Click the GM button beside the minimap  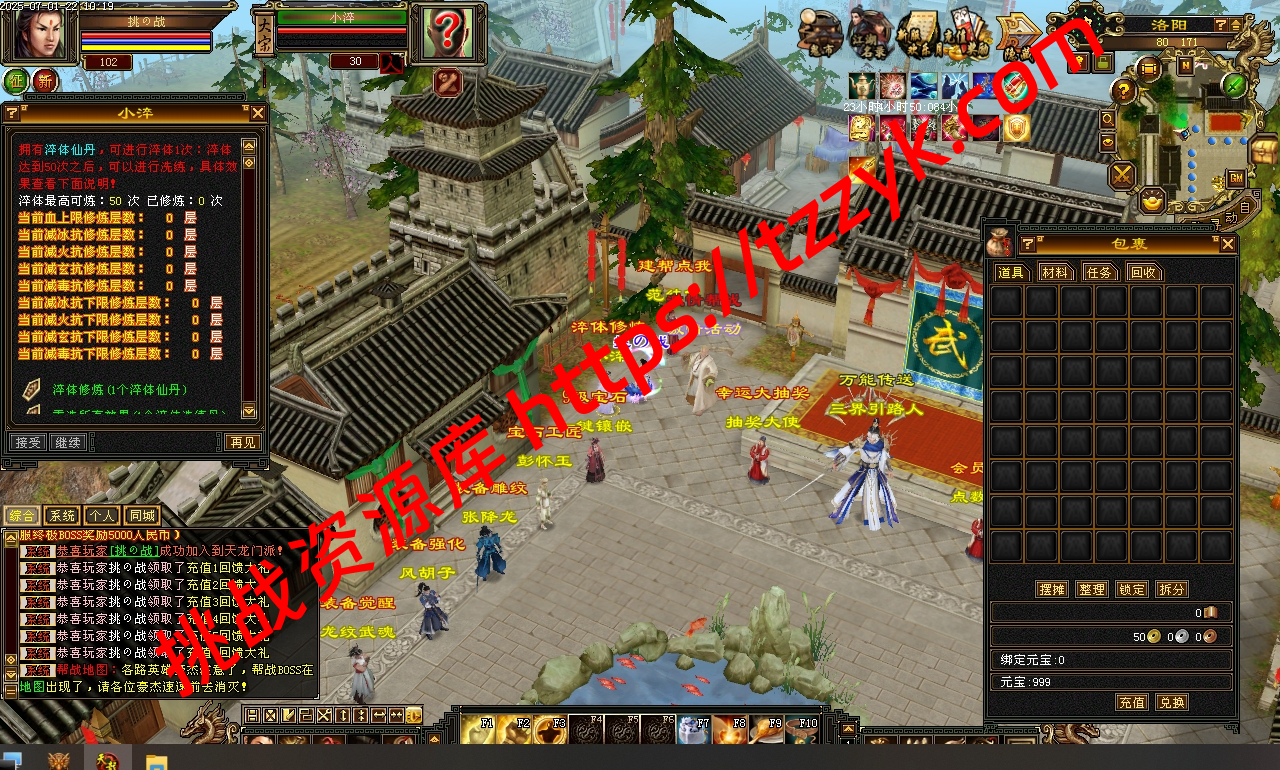(x=1236, y=178)
